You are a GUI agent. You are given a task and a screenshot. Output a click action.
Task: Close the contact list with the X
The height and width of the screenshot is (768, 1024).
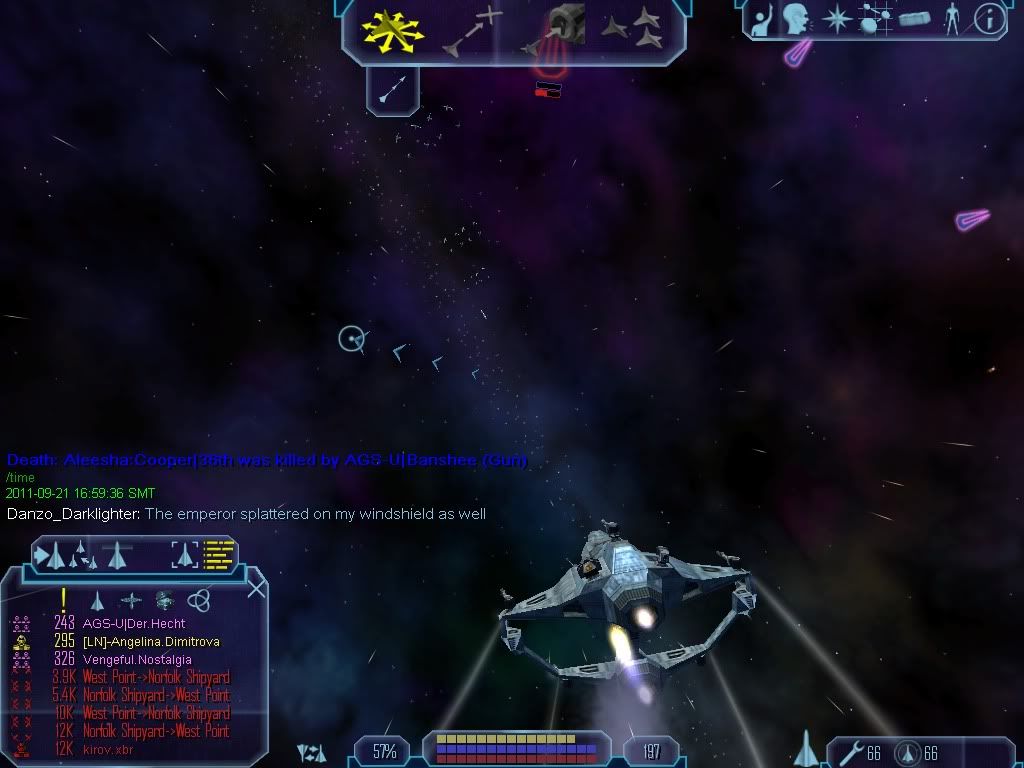[x=256, y=588]
